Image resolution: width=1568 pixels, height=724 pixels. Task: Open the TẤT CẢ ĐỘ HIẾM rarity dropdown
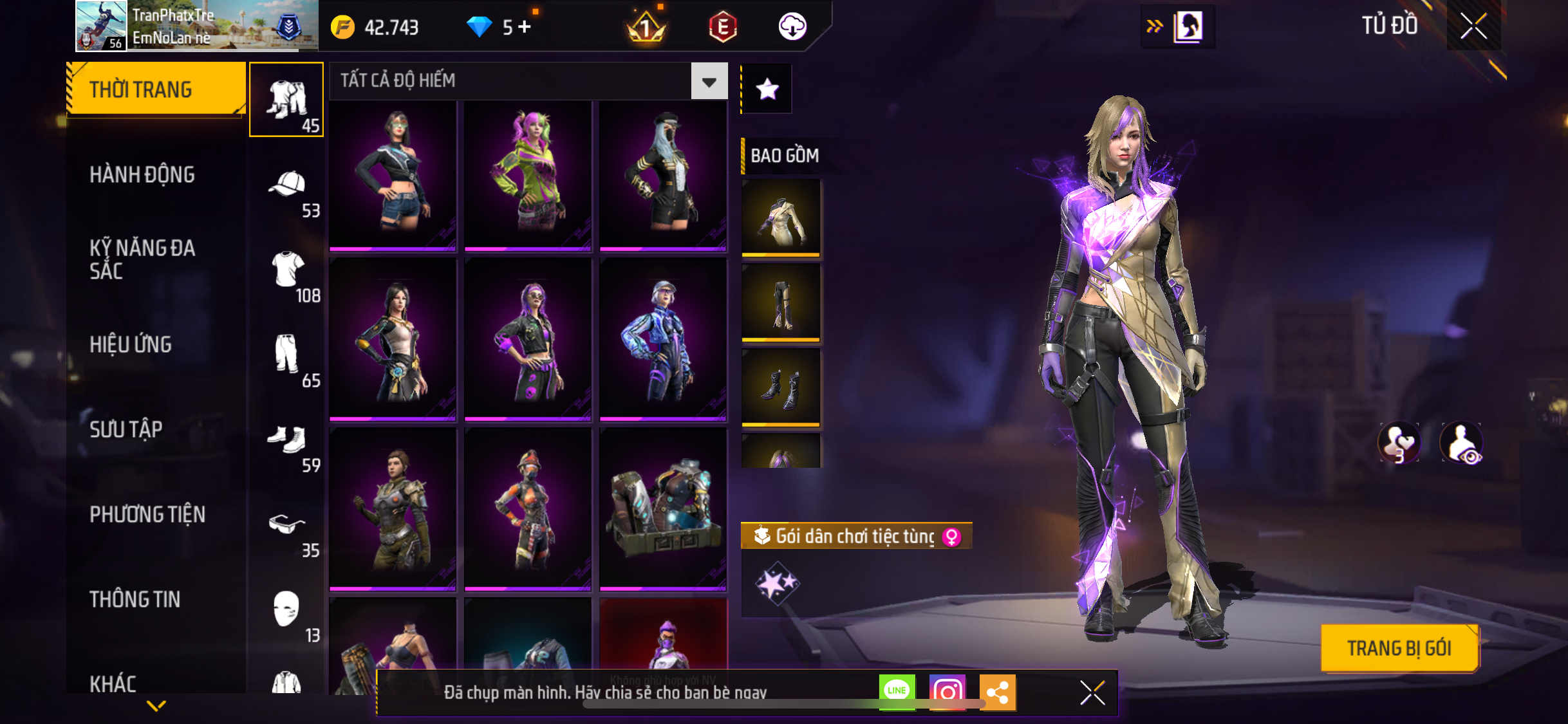pos(709,81)
